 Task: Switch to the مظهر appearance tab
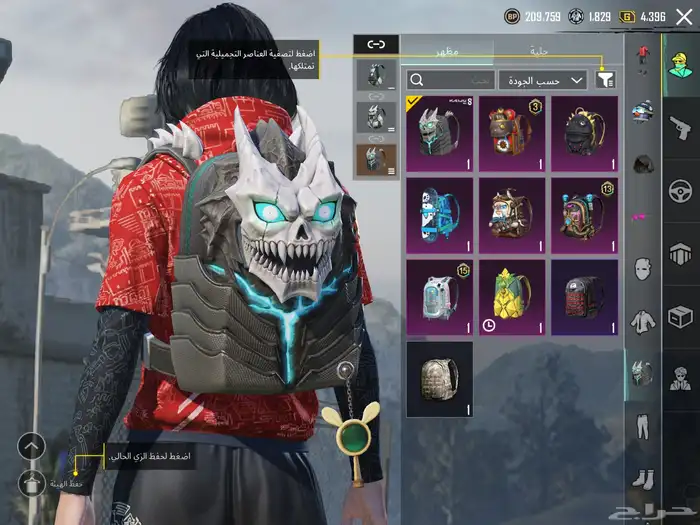pyautogui.click(x=446, y=48)
